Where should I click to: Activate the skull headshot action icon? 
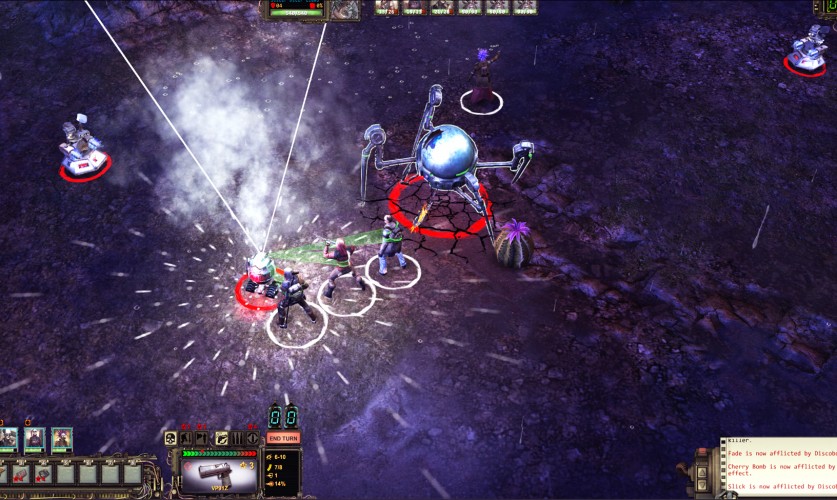tap(171, 438)
